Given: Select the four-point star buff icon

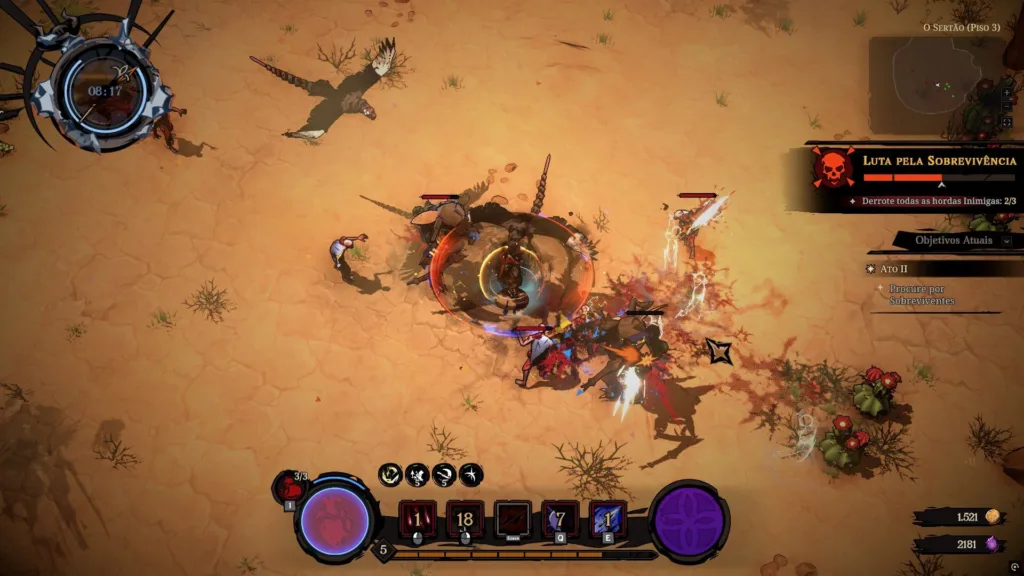Looking at the screenshot, I should (470, 474).
